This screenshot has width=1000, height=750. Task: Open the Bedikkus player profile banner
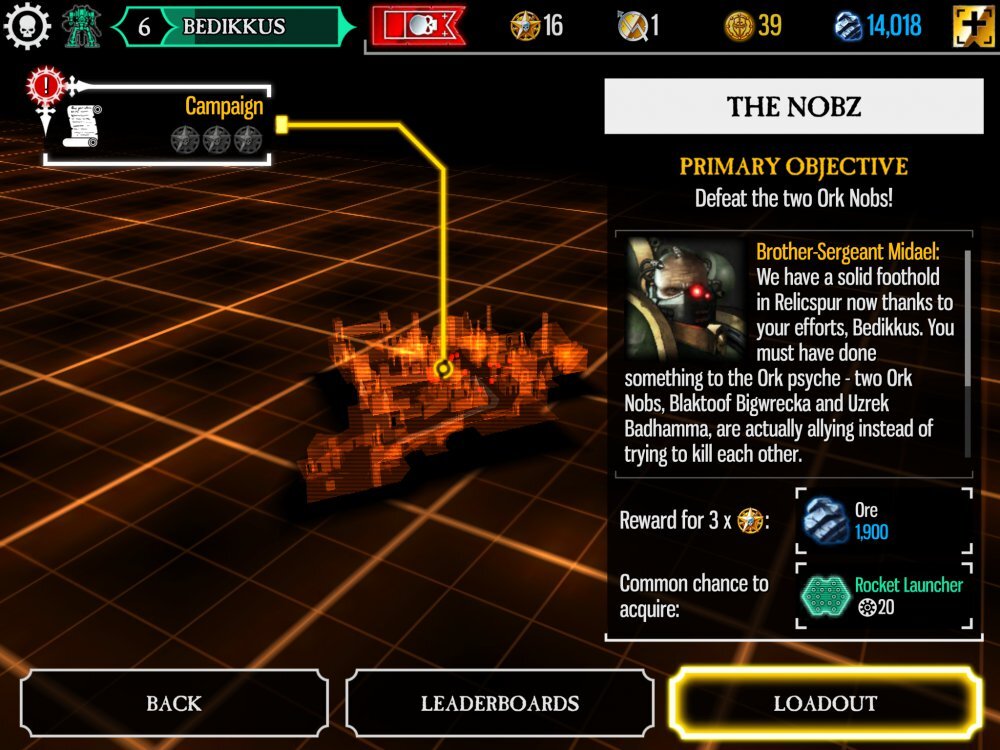click(x=234, y=27)
